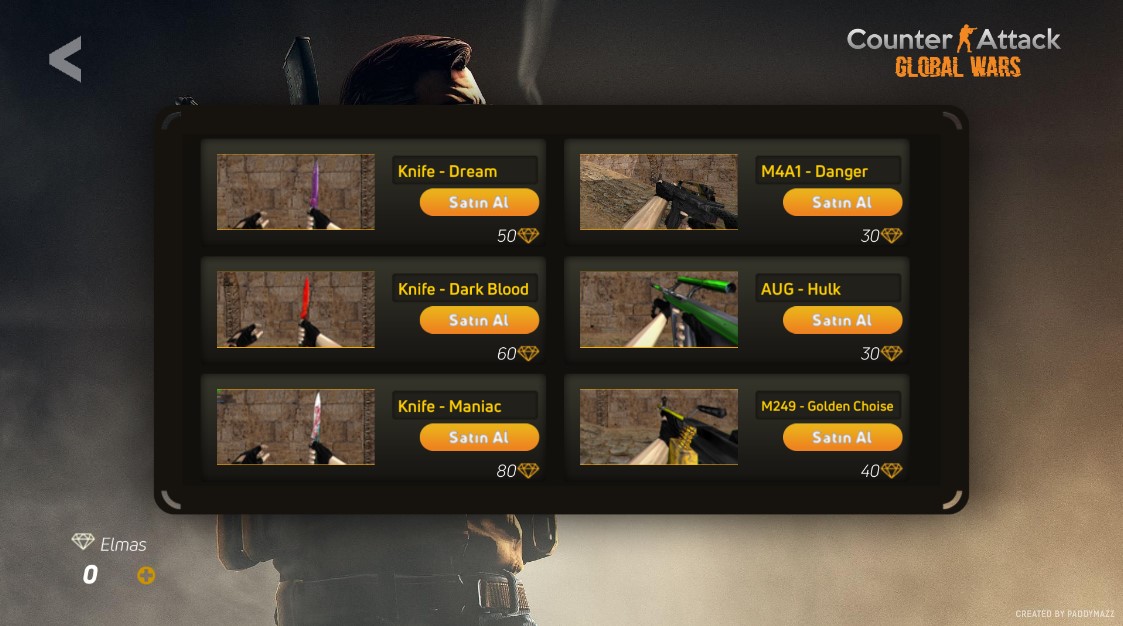Buy the M249 - Golden Choise skin

[x=842, y=437]
